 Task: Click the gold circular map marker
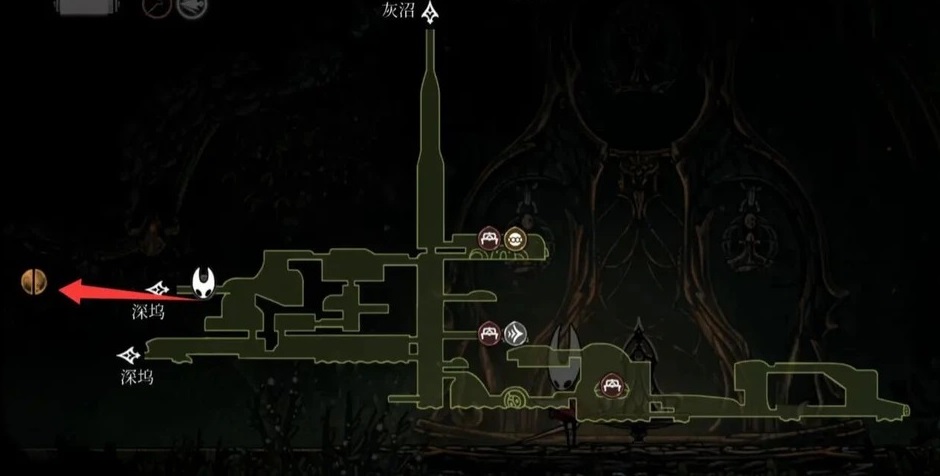point(515,238)
